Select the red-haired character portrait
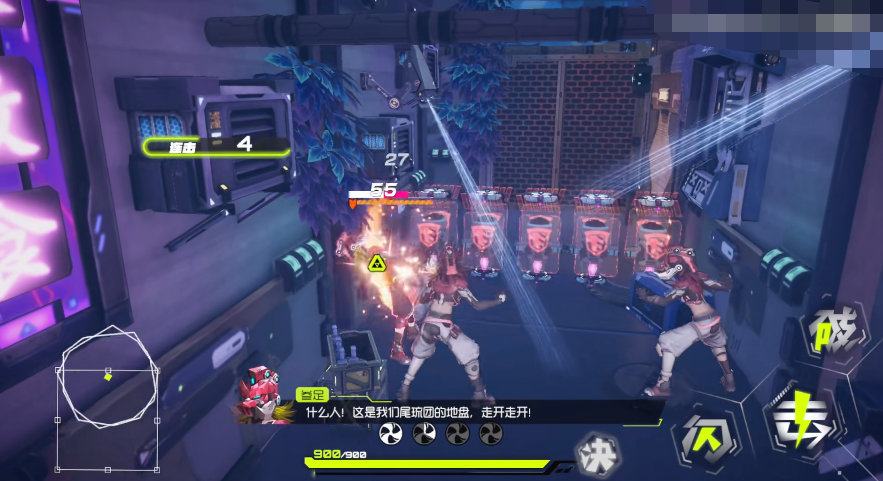Screen dimensions: 883x481 click(262, 393)
